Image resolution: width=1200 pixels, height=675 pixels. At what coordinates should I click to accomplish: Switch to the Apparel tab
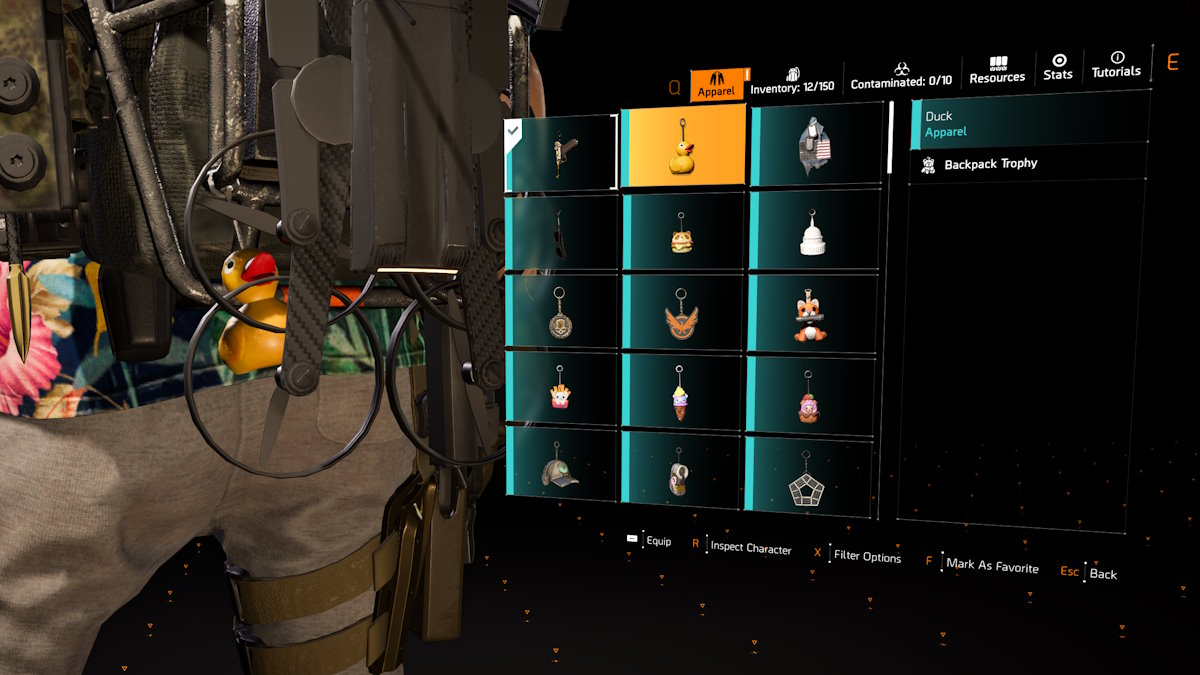pos(716,84)
